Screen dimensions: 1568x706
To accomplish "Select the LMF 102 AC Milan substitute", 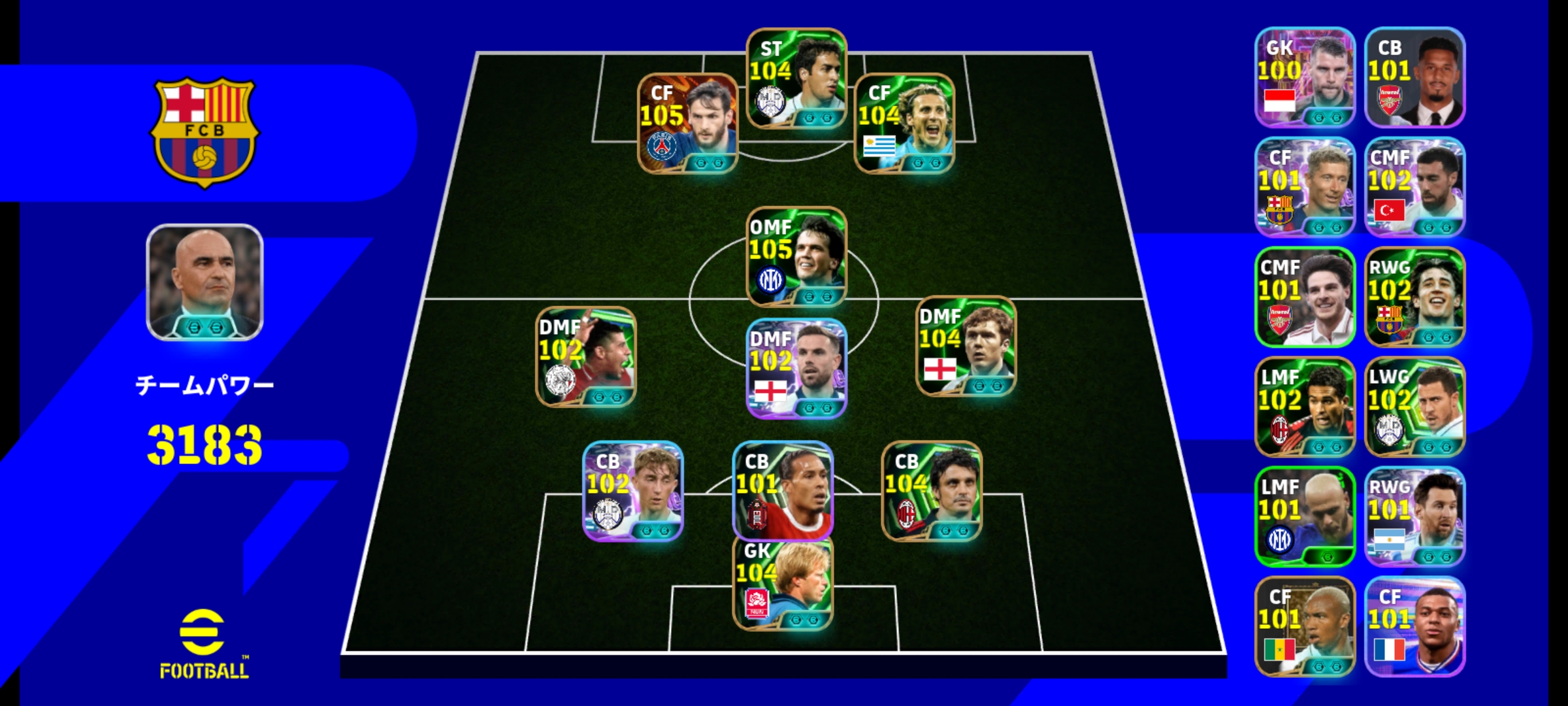I will (x=1304, y=407).
